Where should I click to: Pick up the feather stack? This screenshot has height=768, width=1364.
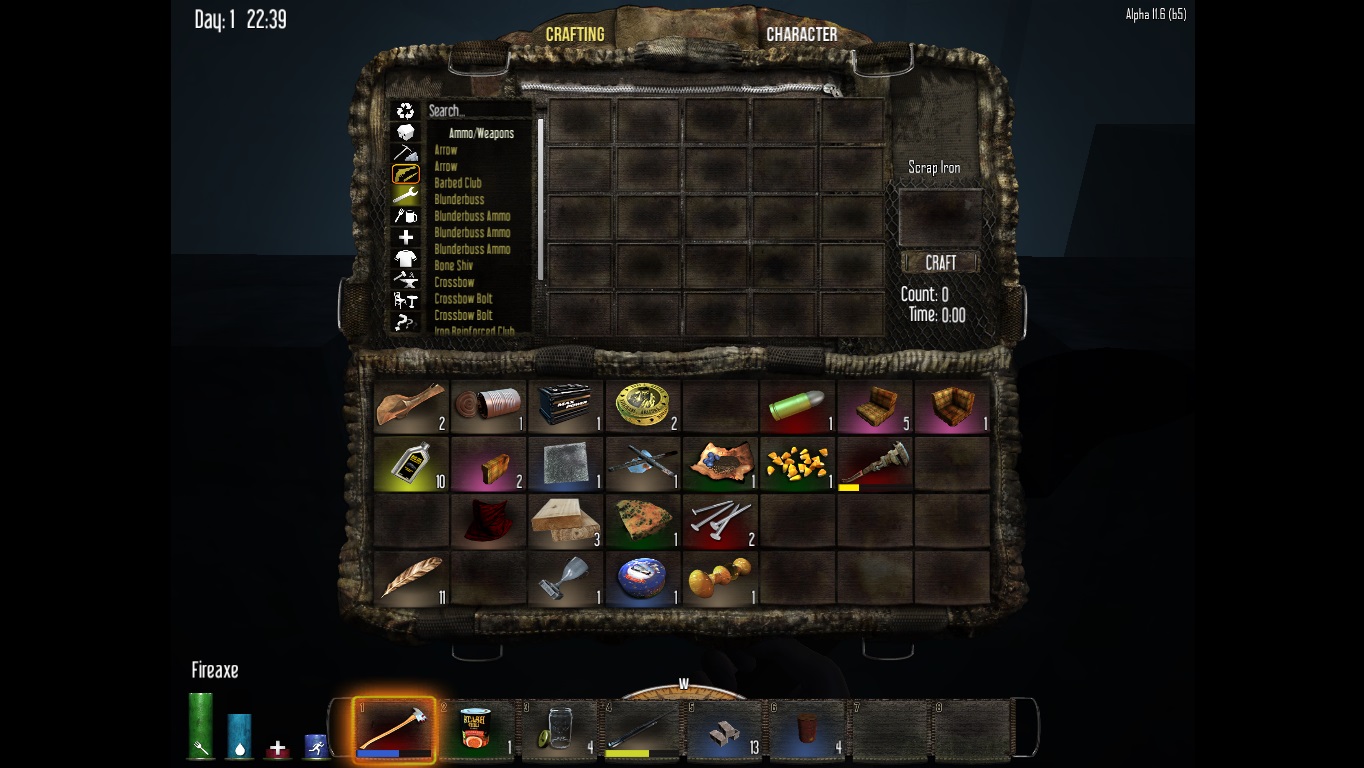[410, 578]
